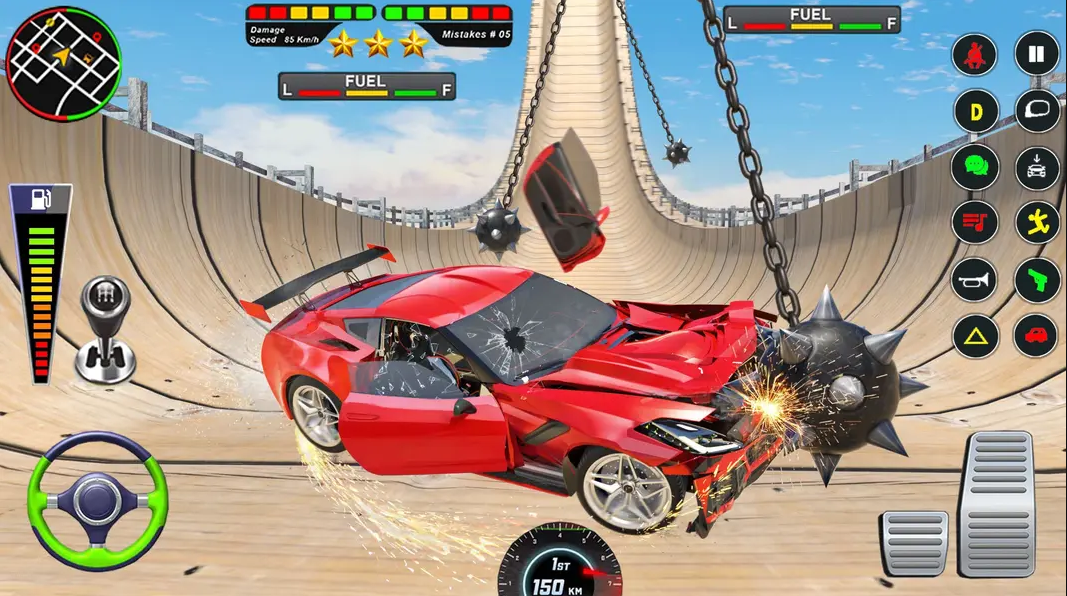
Task: Open the red music playlist
Action: point(975,223)
